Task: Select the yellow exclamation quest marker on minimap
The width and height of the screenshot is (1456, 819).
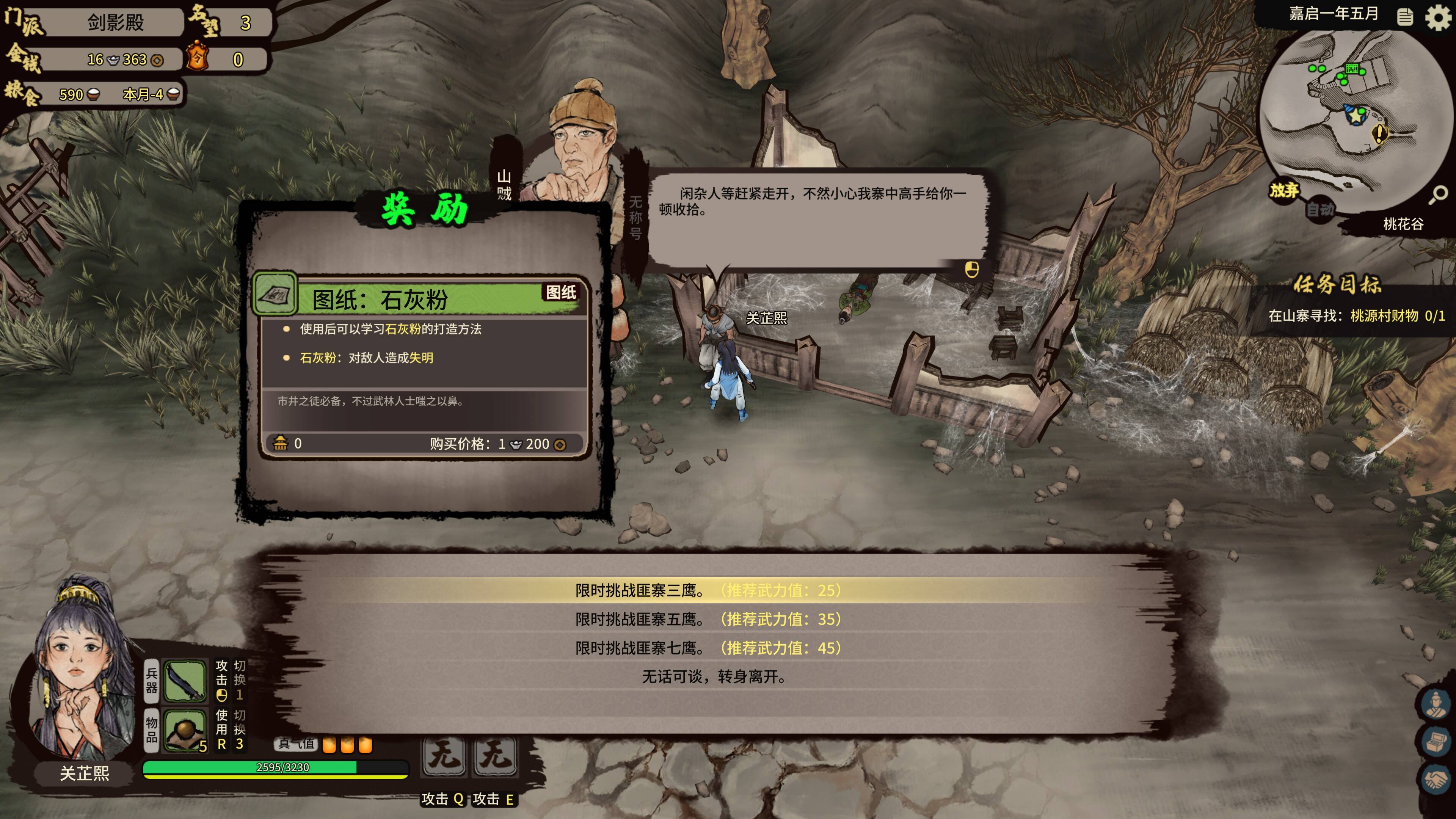Action: [x=1380, y=133]
